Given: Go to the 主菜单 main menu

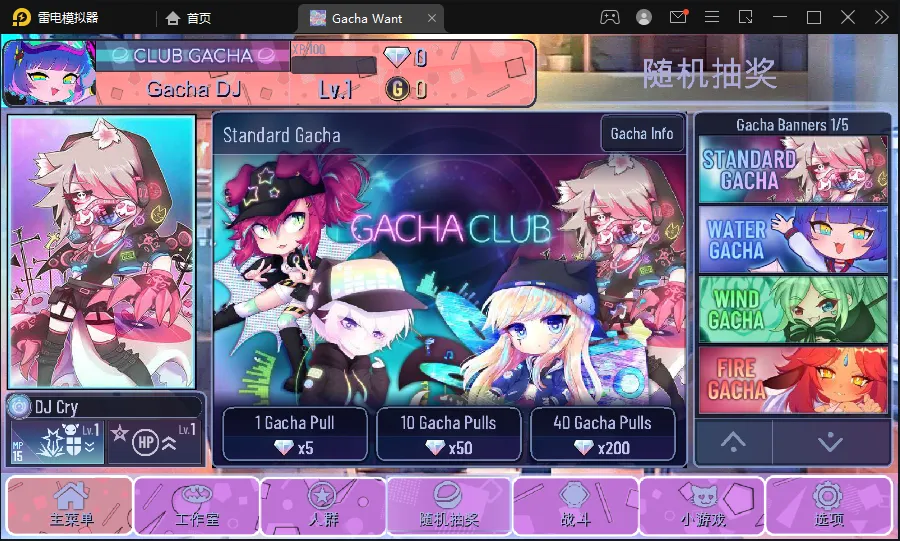Looking at the screenshot, I should (x=71, y=506).
